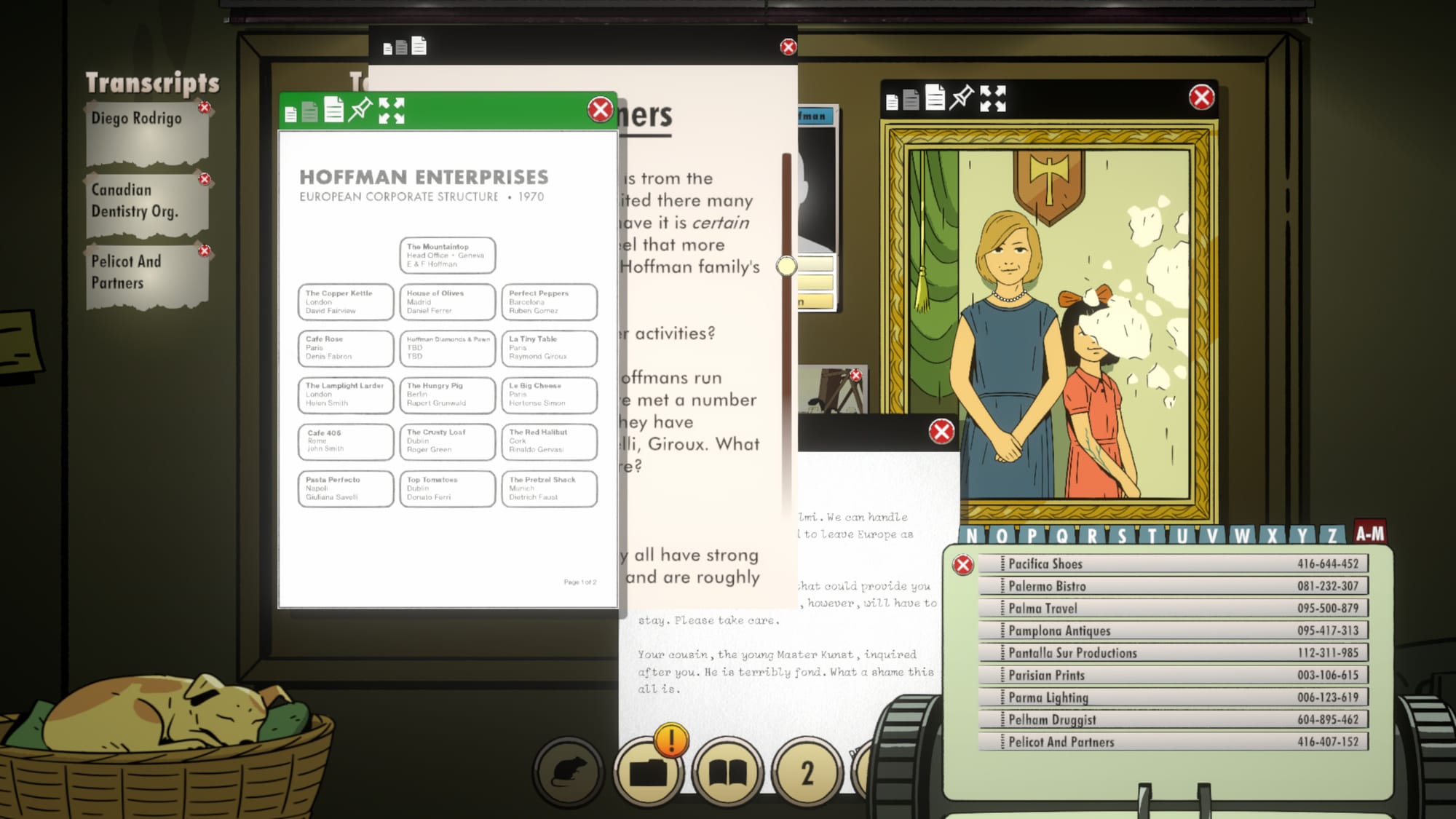Image resolution: width=1456 pixels, height=819 pixels.
Task: Click the rat icon button
Action: [569, 772]
